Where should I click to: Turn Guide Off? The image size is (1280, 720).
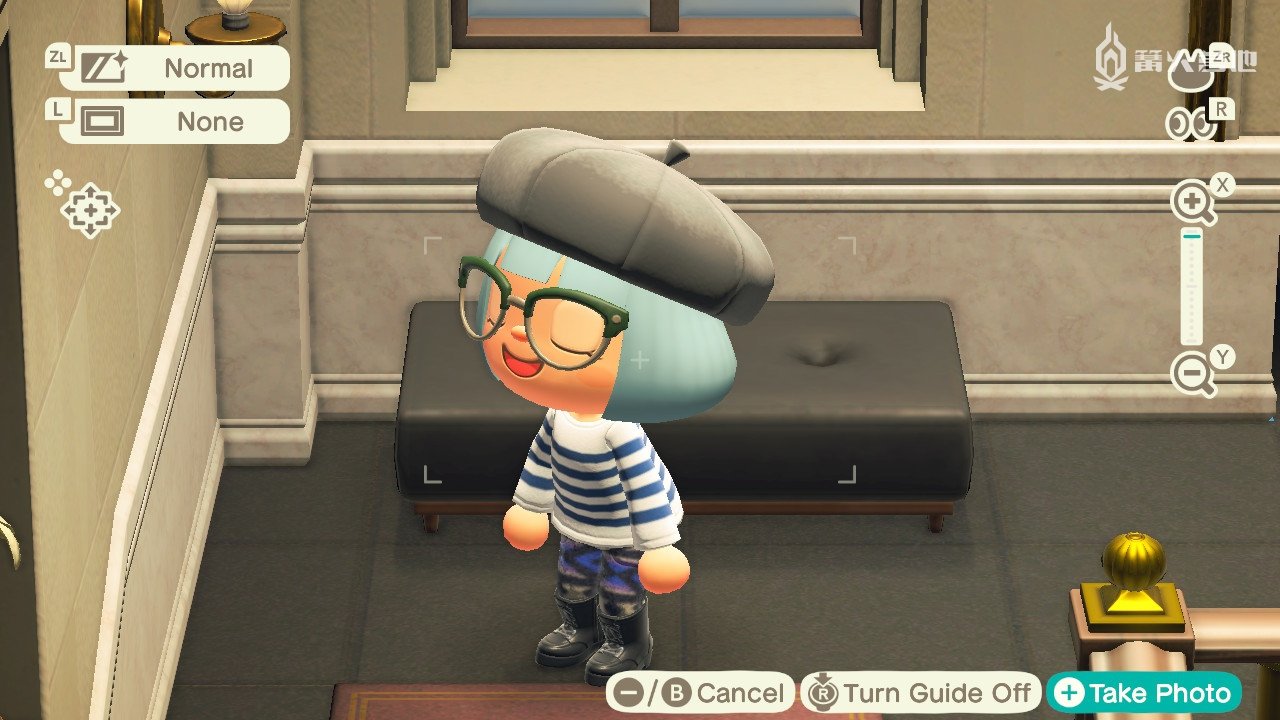[920, 693]
